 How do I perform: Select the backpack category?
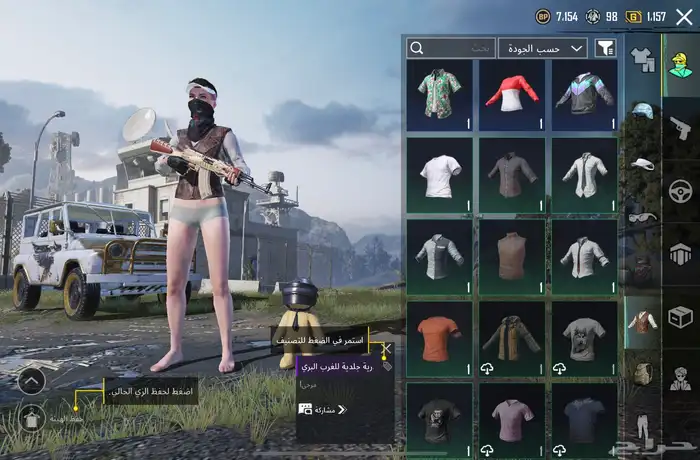[x=641, y=373]
